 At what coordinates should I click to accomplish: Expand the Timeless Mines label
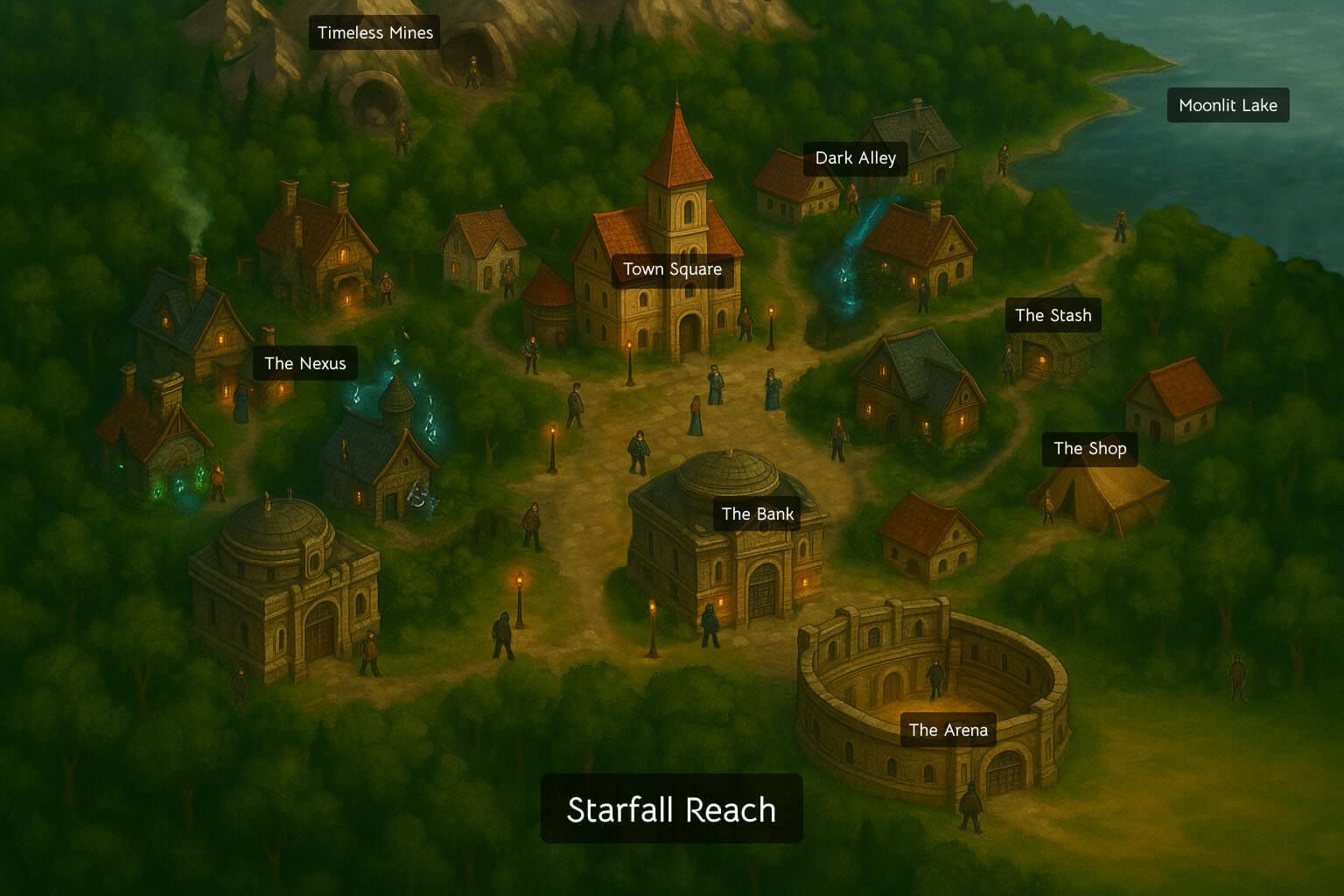pyautogui.click(x=374, y=33)
